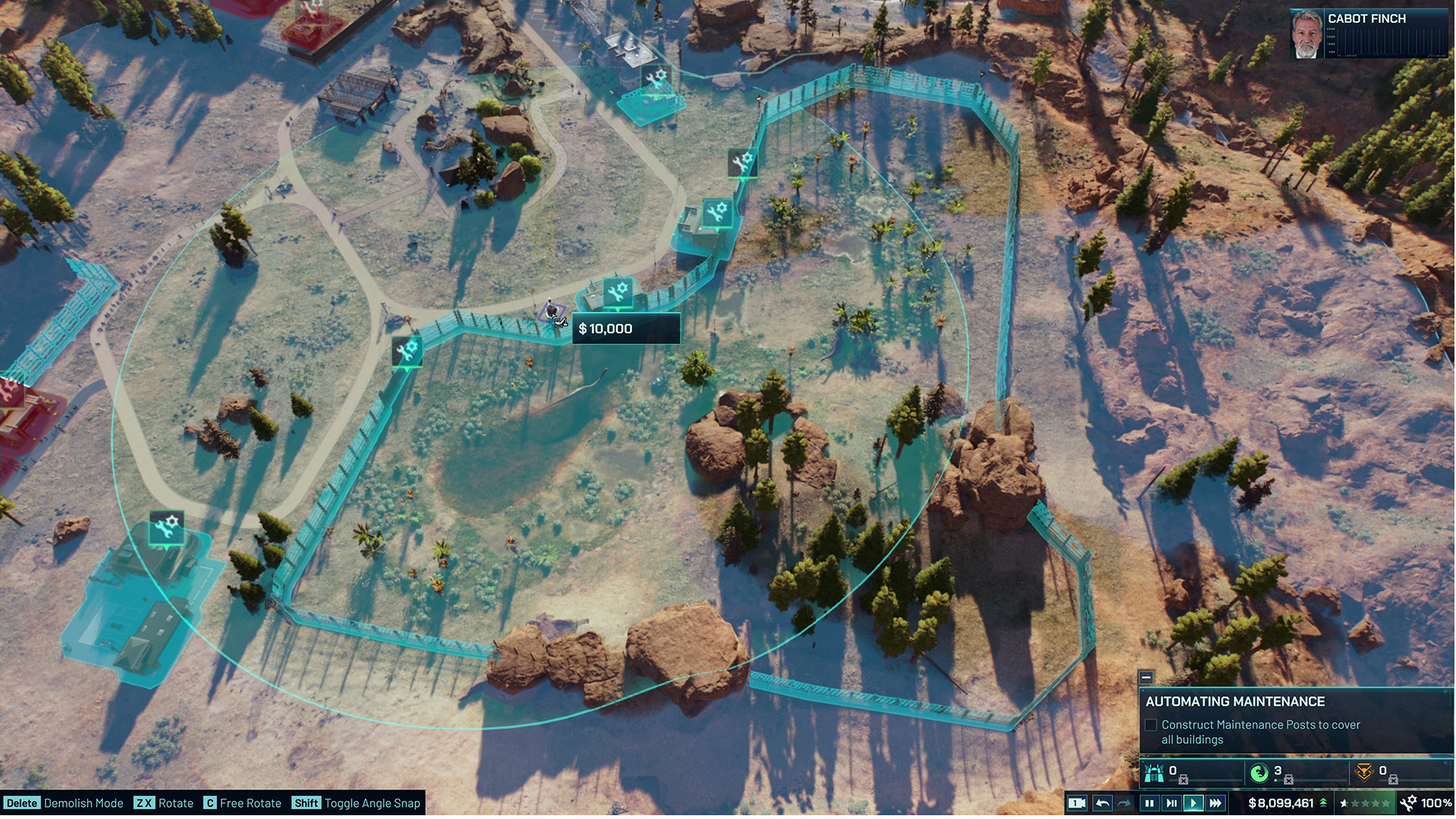This screenshot has height=819, width=1456.
Task: Open the orange badge faction icon
Action: click(x=1363, y=773)
